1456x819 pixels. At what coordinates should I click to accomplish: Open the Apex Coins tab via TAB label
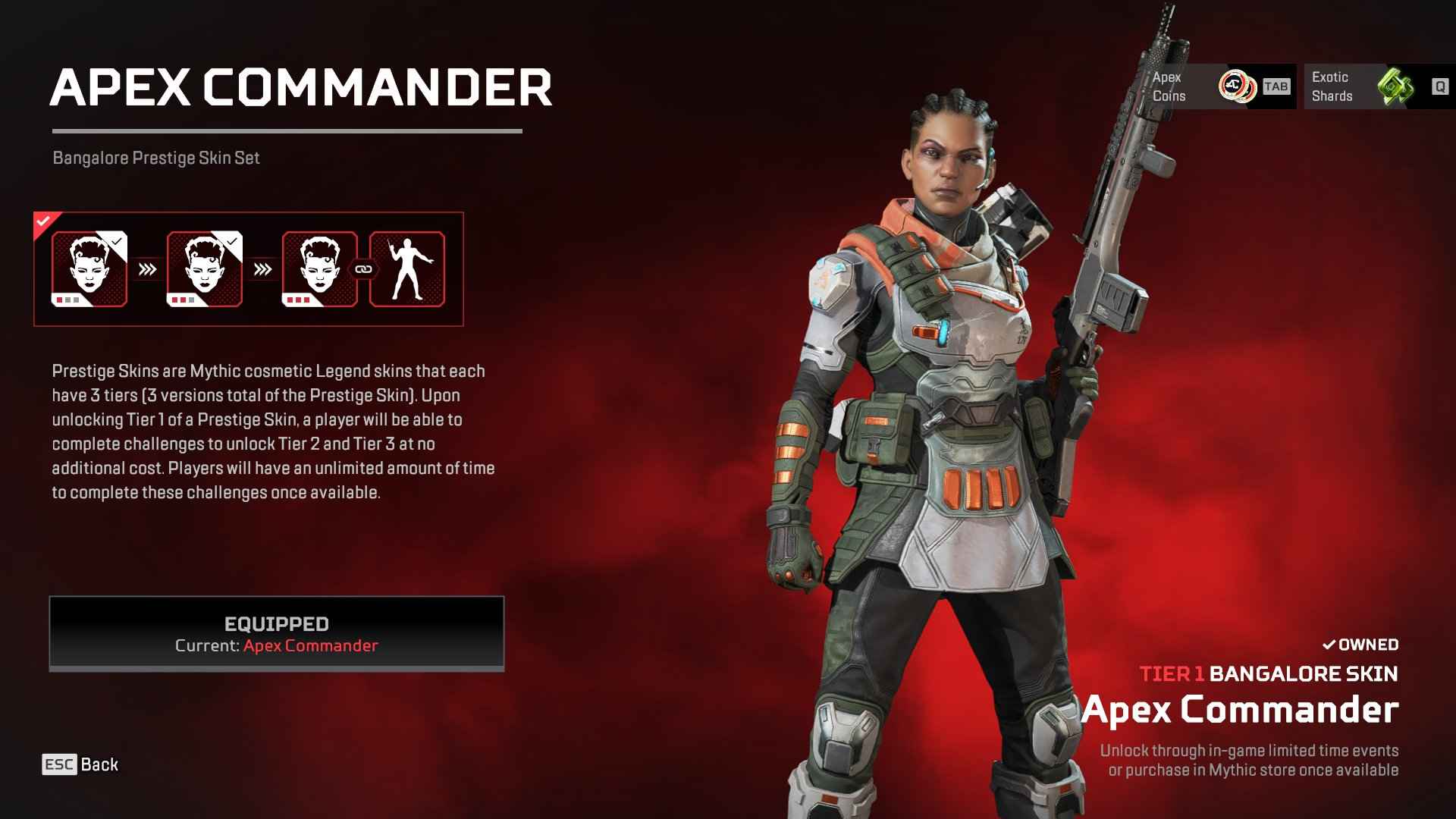click(1277, 86)
